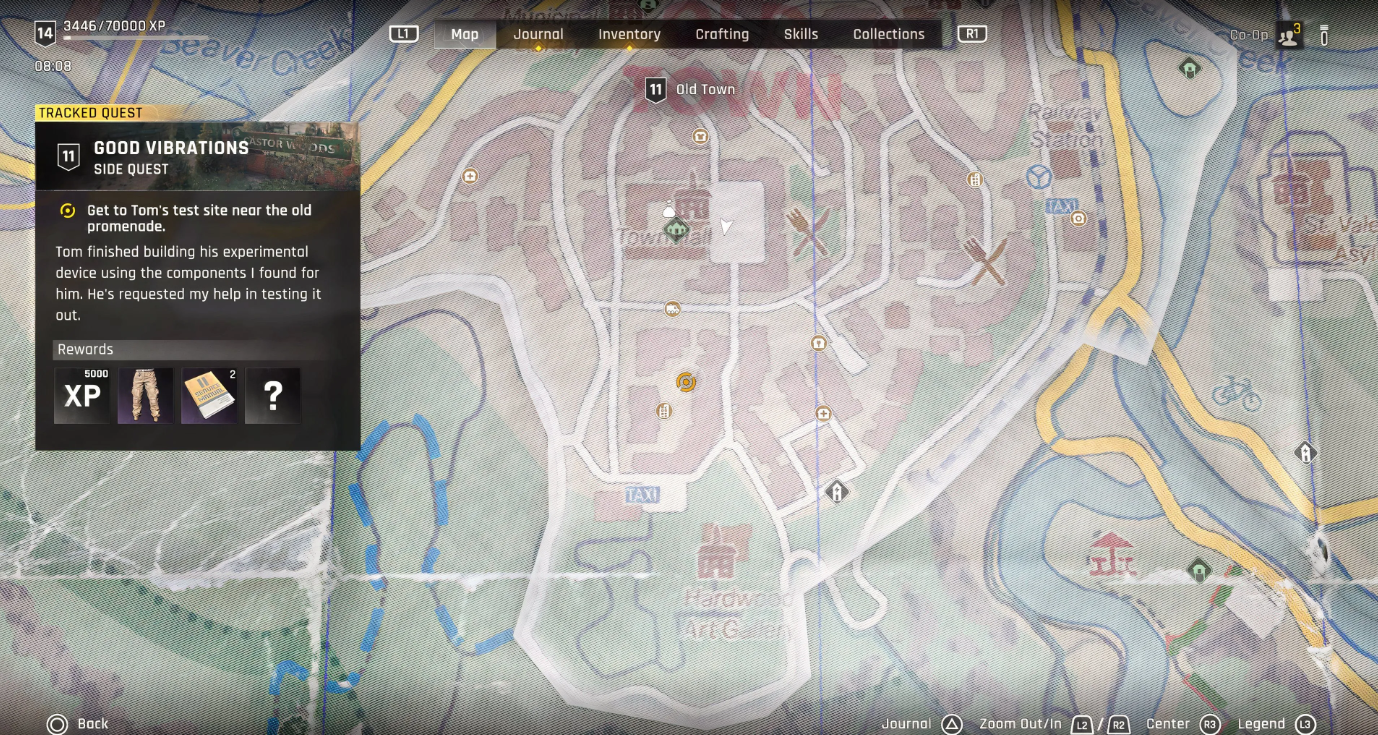The height and width of the screenshot is (735, 1378).
Task: Go to the Crafting tab
Action: pyautogui.click(x=722, y=34)
